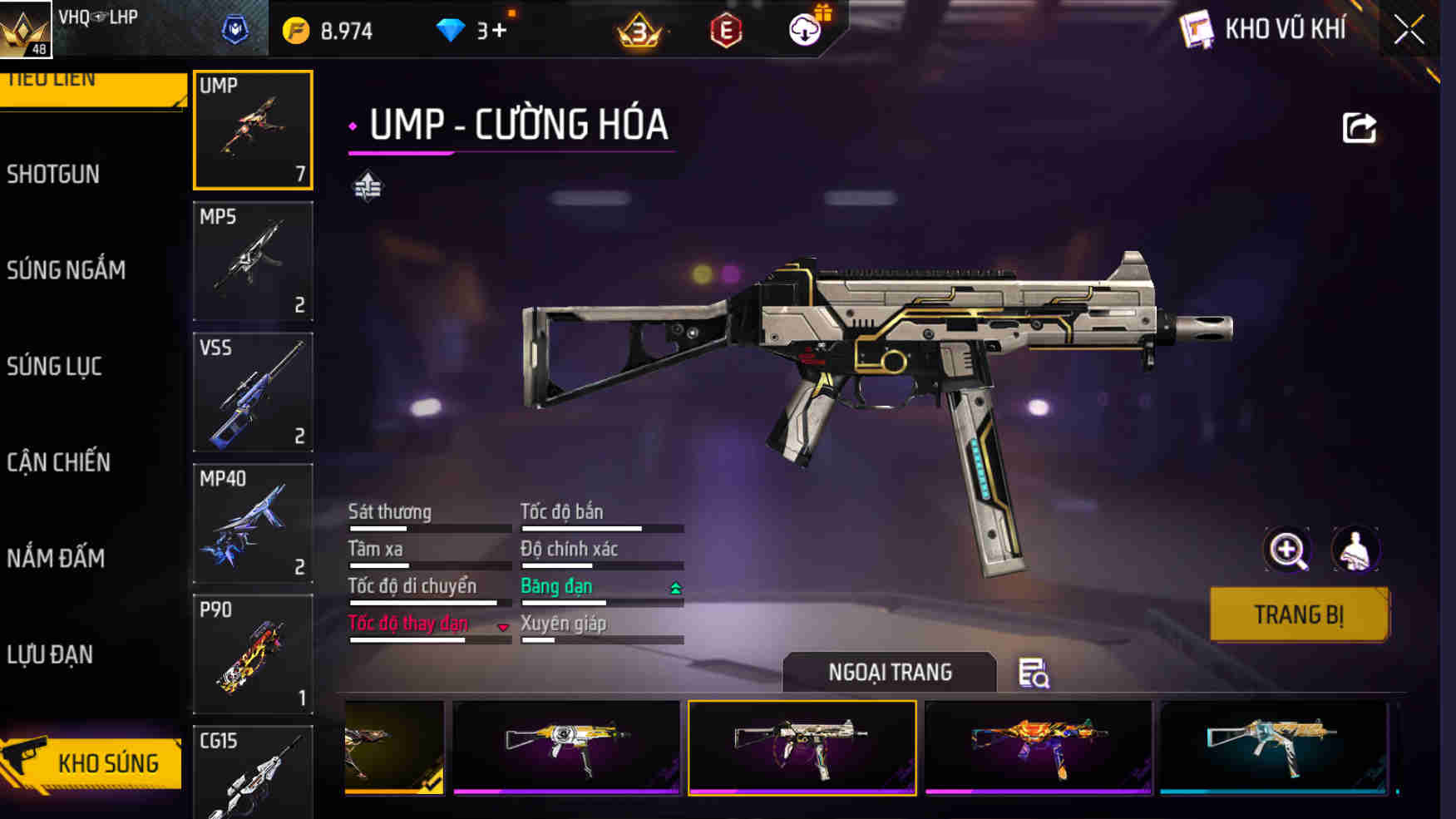Choose the SÚNG LỤC category

(55, 367)
